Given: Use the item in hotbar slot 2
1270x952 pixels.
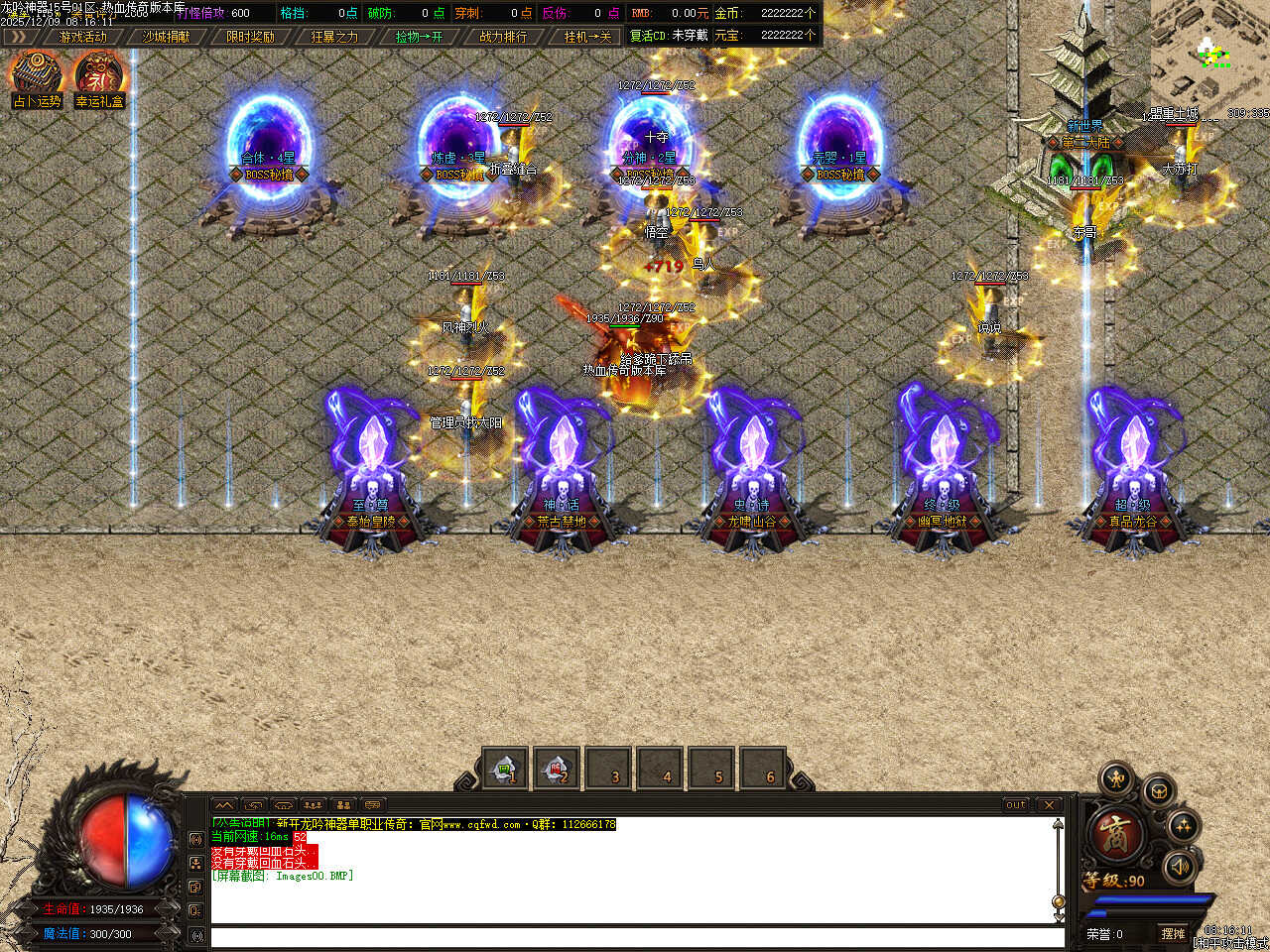Looking at the screenshot, I should tap(557, 769).
